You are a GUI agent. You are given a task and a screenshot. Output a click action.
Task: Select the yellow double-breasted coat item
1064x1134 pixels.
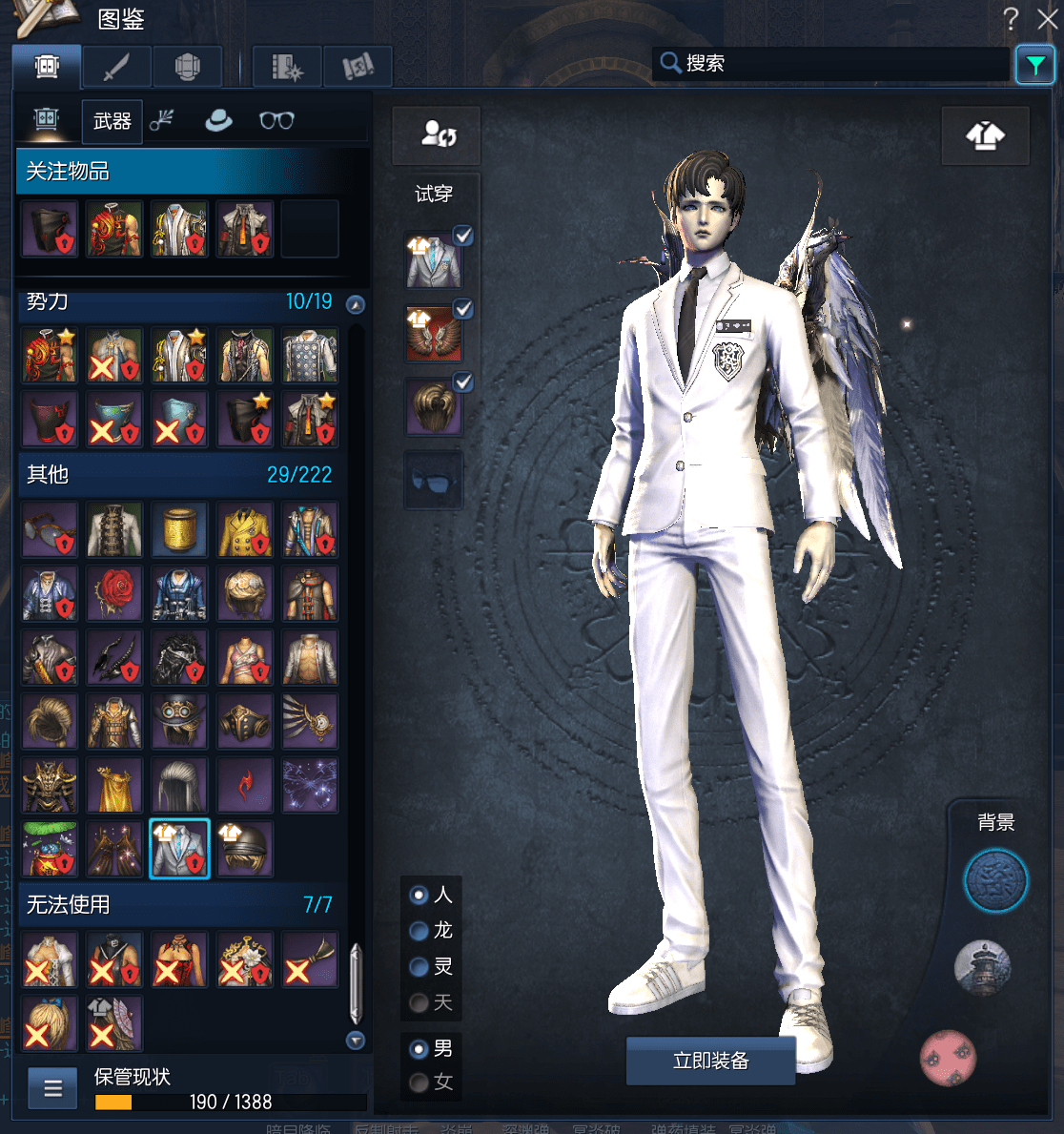pos(244,529)
